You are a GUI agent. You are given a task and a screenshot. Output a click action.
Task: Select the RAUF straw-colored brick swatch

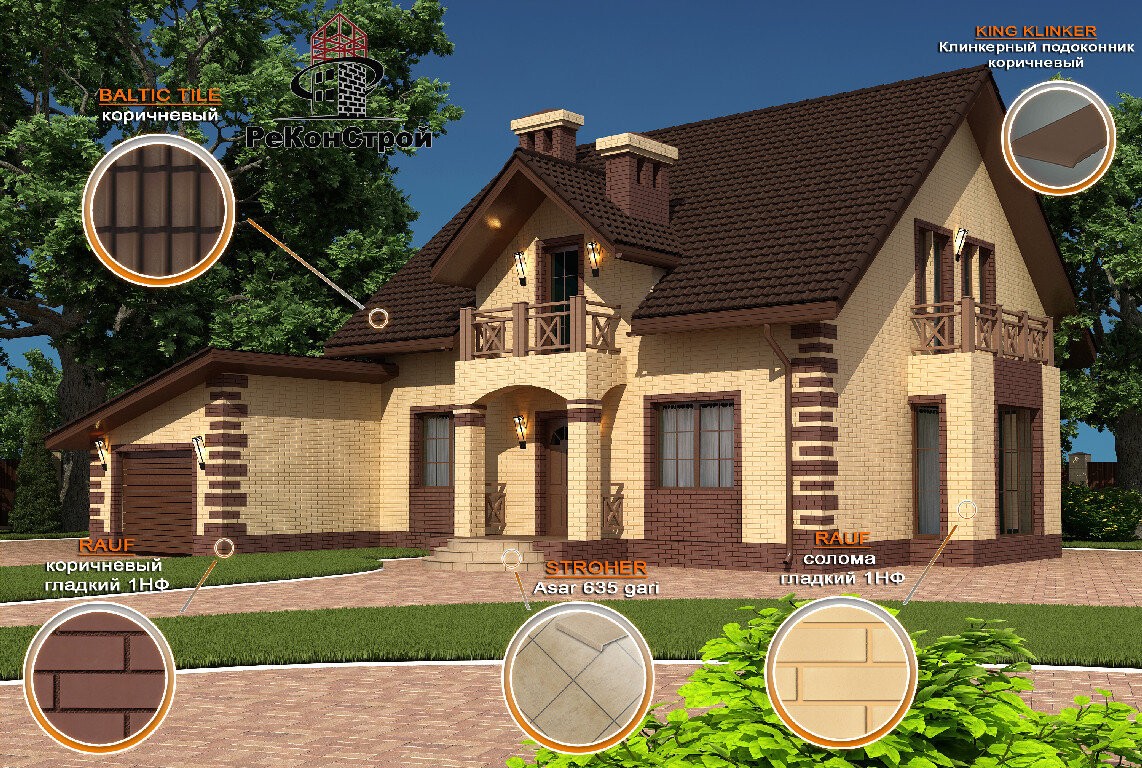pyautogui.click(x=841, y=670)
